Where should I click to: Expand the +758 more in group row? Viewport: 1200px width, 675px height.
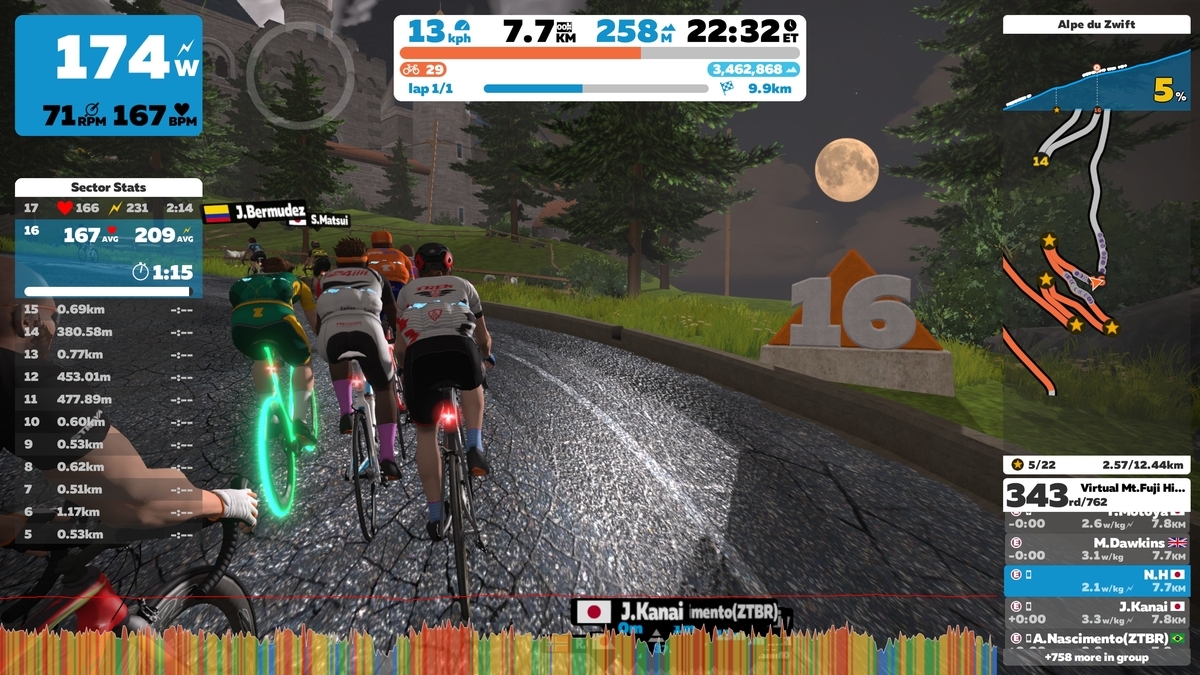pyautogui.click(x=1097, y=657)
